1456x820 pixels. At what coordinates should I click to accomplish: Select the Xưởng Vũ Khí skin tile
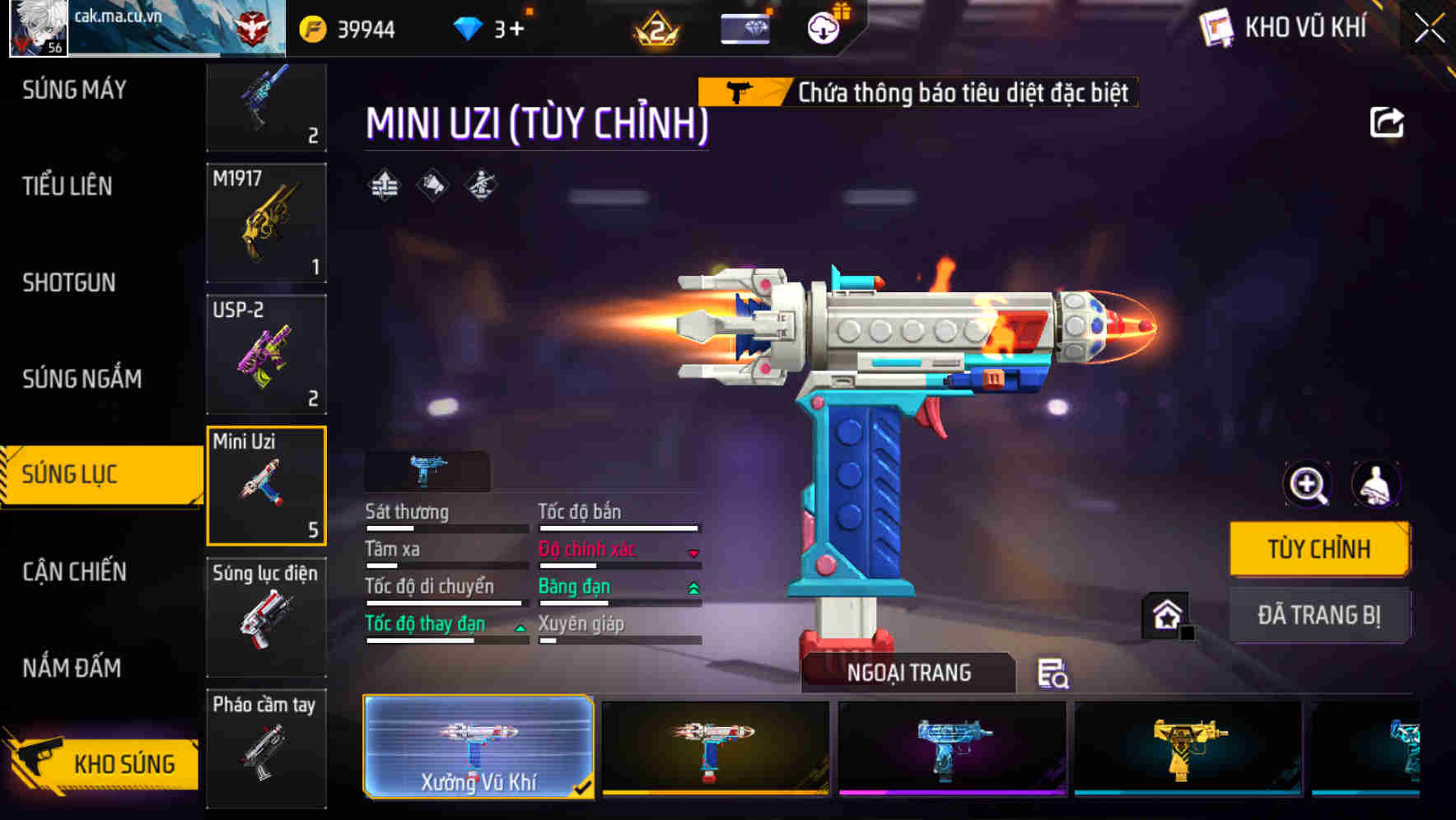(478, 747)
